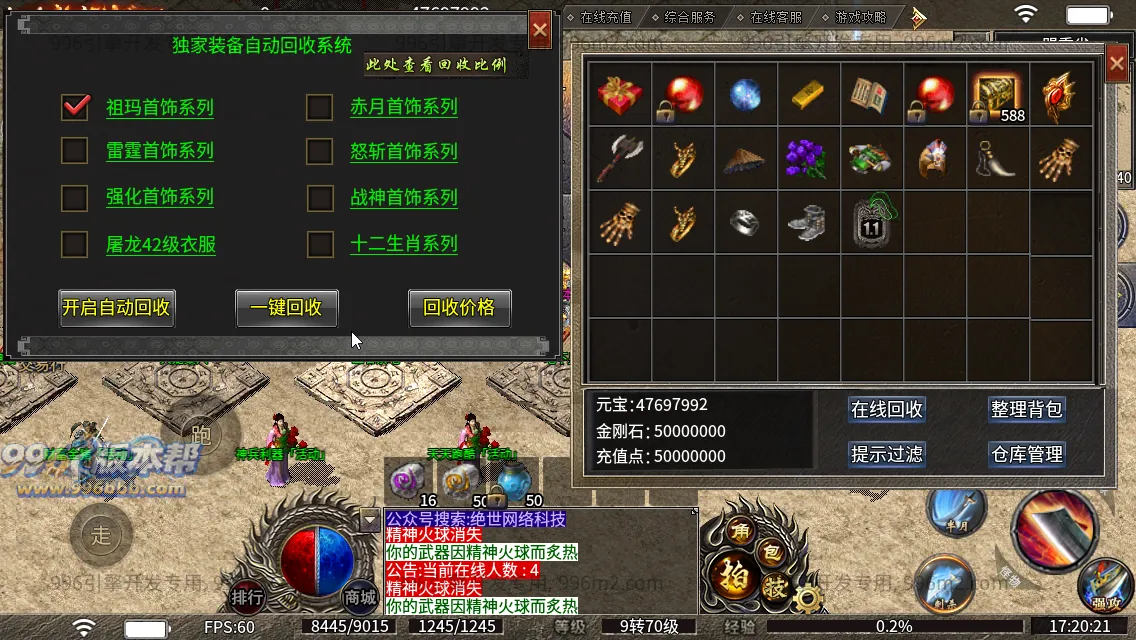Choose the gold bar item slot
1136x640 pixels.
pos(809,96)
